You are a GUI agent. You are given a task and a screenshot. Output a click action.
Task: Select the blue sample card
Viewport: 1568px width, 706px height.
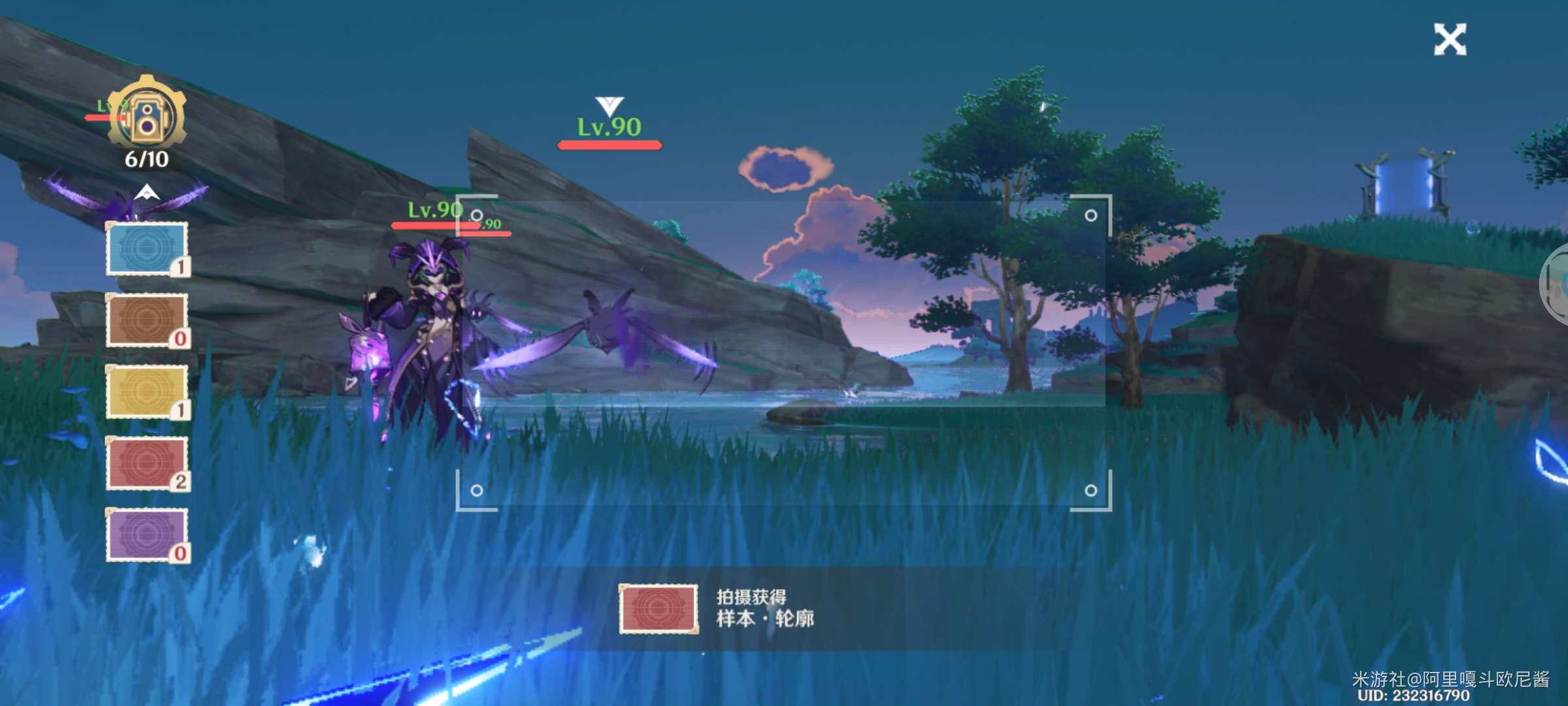[147, 249]
